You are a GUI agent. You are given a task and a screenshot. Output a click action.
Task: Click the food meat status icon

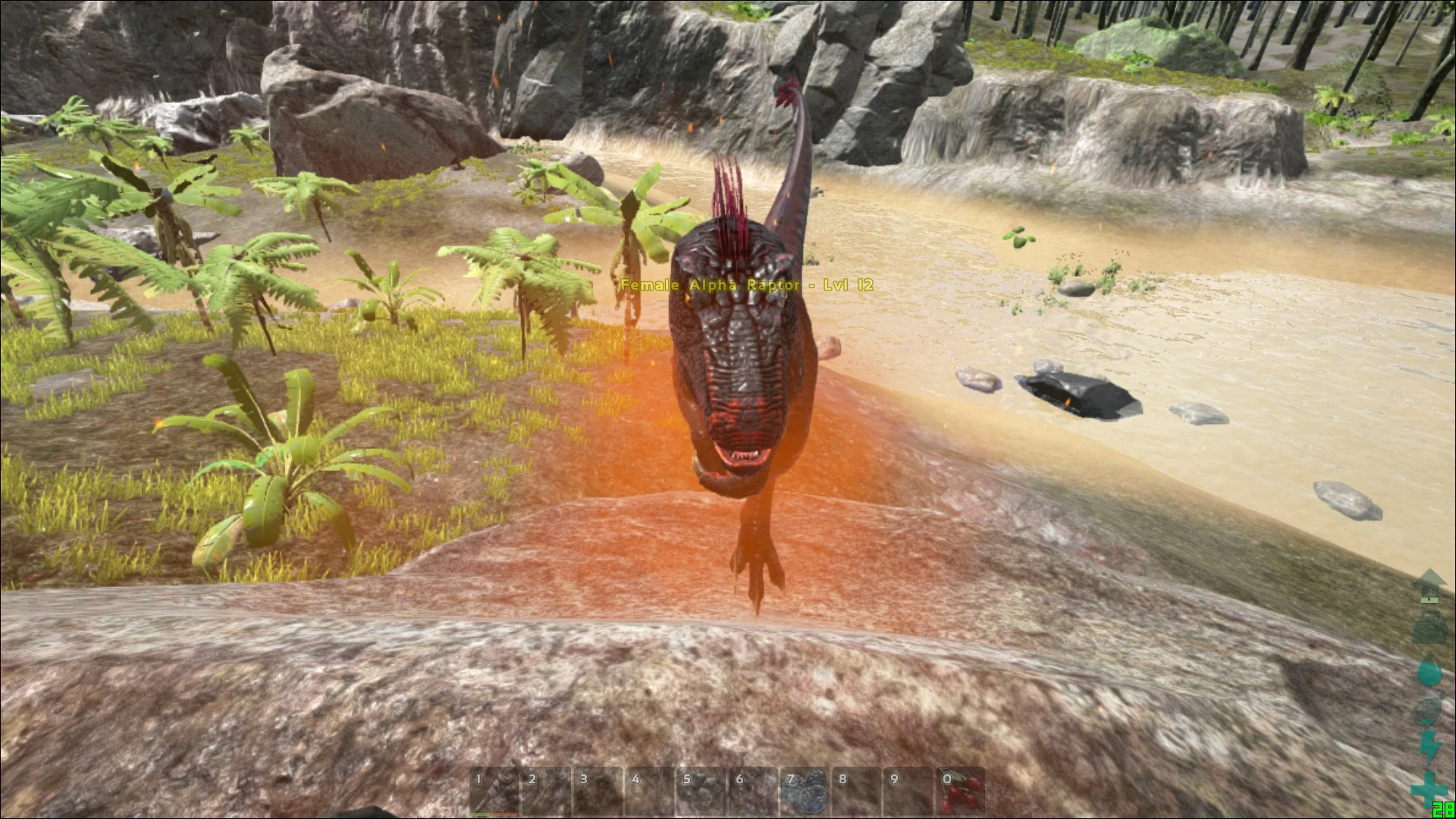(1428, 709)
